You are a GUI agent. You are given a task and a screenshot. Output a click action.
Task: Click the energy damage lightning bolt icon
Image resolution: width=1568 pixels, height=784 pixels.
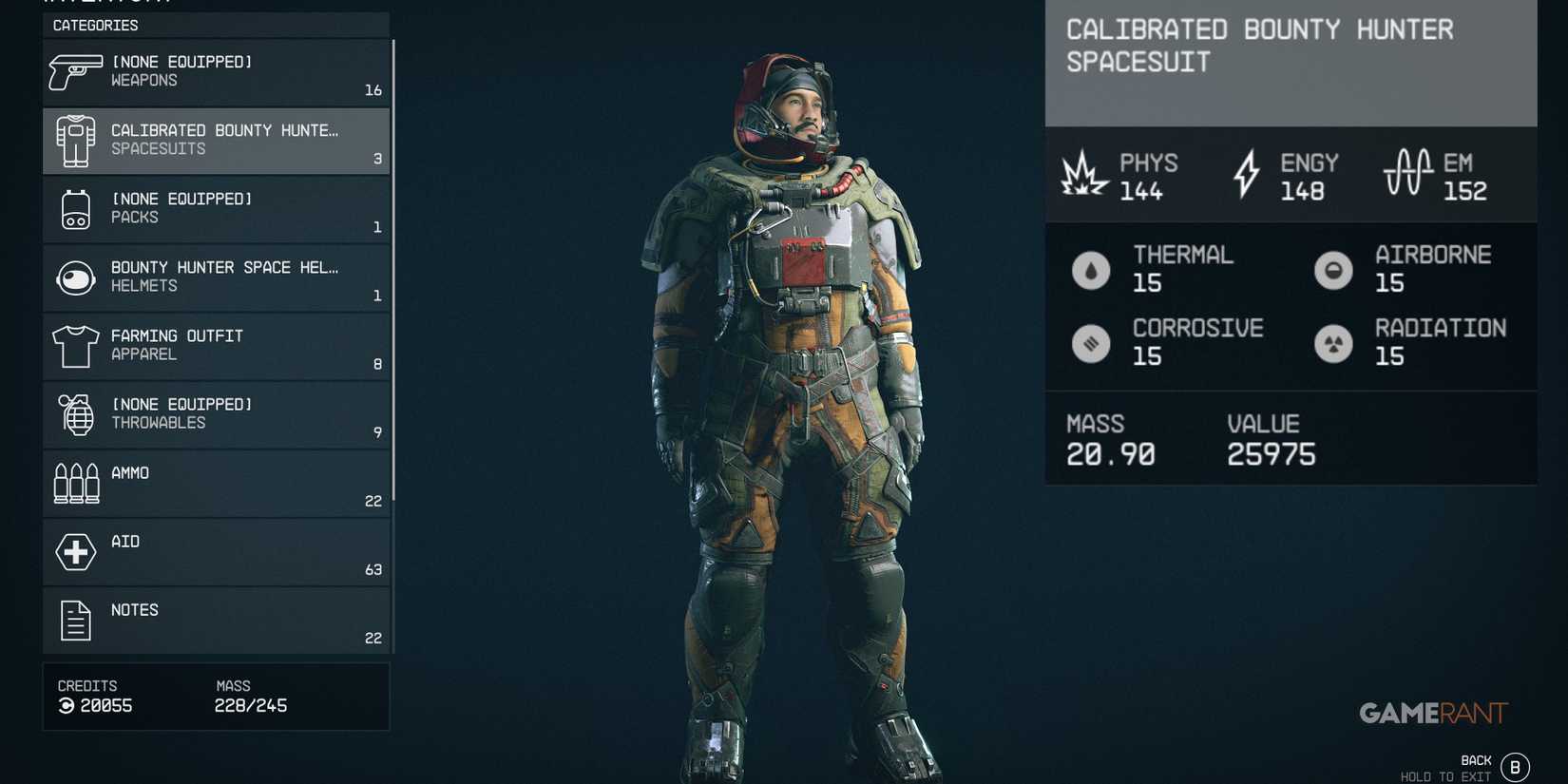click(x=1246, y=174)
